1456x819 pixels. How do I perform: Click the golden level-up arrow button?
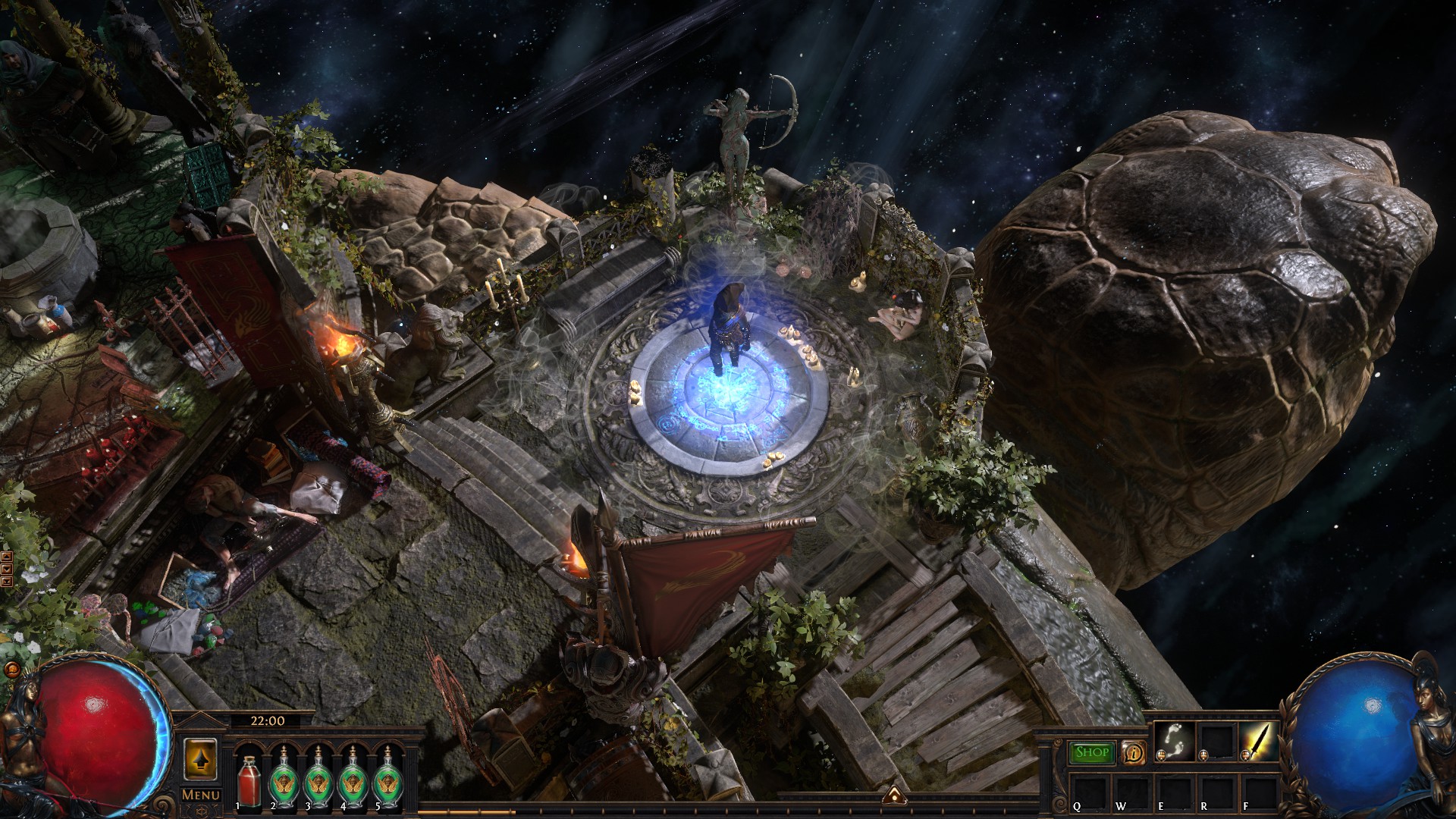pyautogui.click(x=200, y=758)
